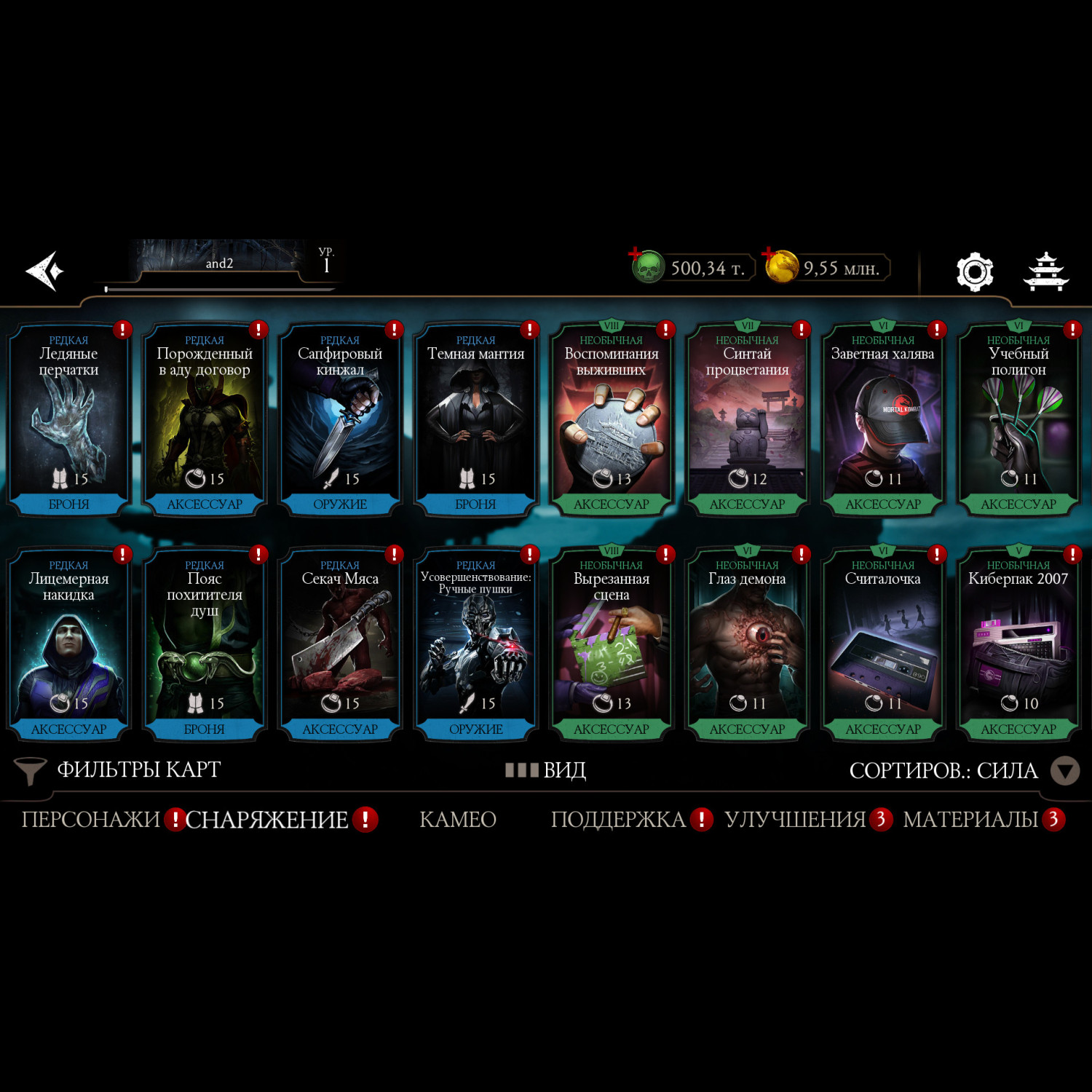Pick the Темная мантия armor card

click(x=475, y=420)
